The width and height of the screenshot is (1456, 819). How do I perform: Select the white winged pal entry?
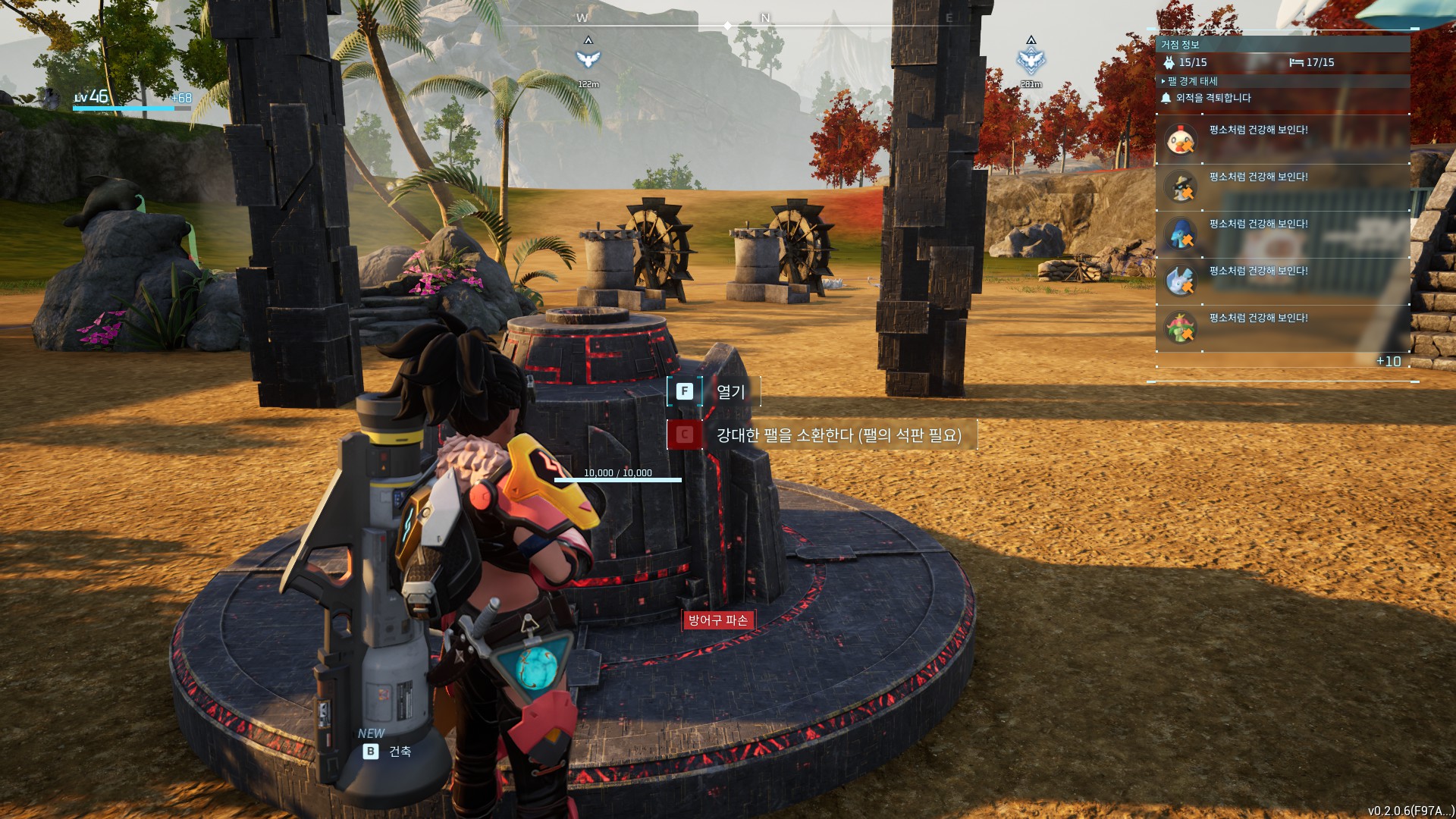(x=1180, y=281)
